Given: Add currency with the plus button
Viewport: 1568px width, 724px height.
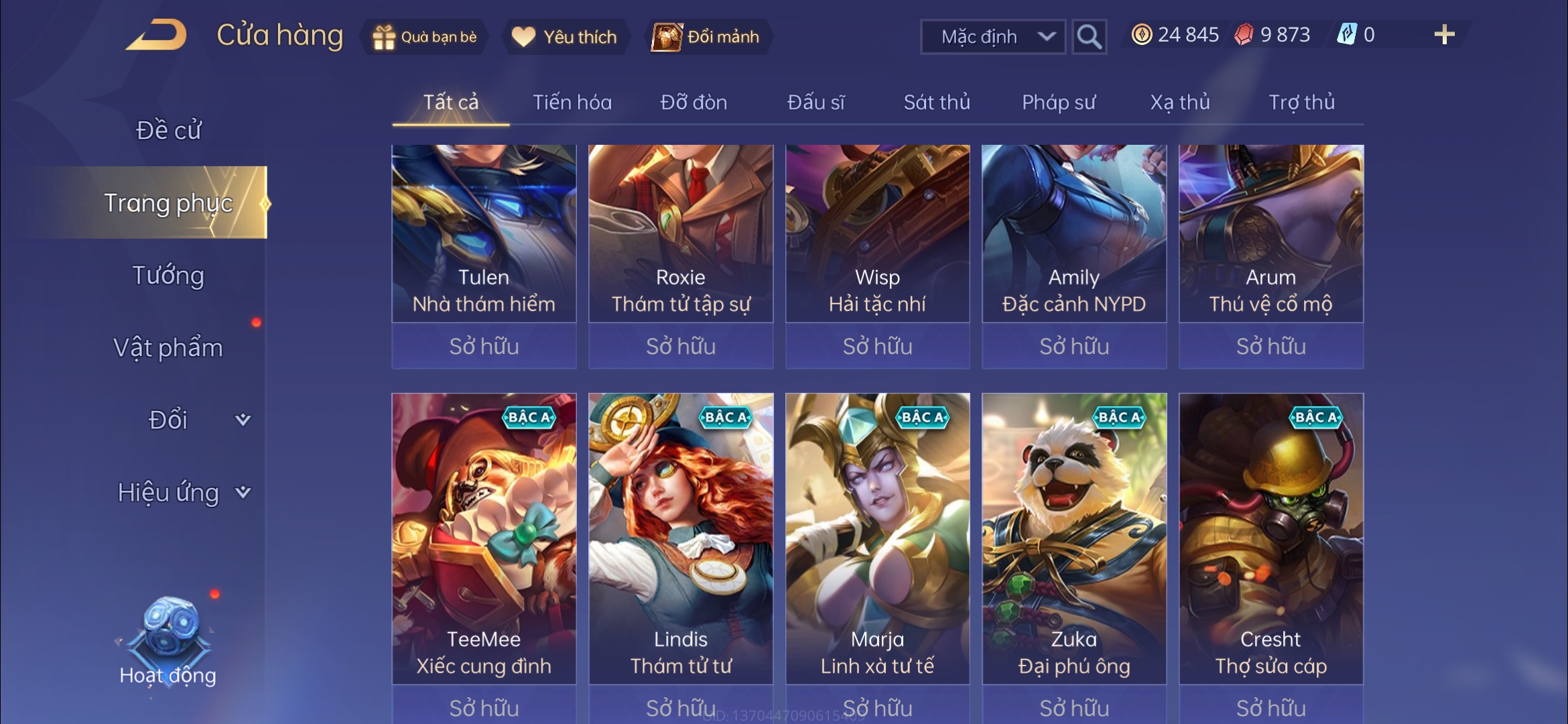Looking at the screenshot, I should point(1444,35).
